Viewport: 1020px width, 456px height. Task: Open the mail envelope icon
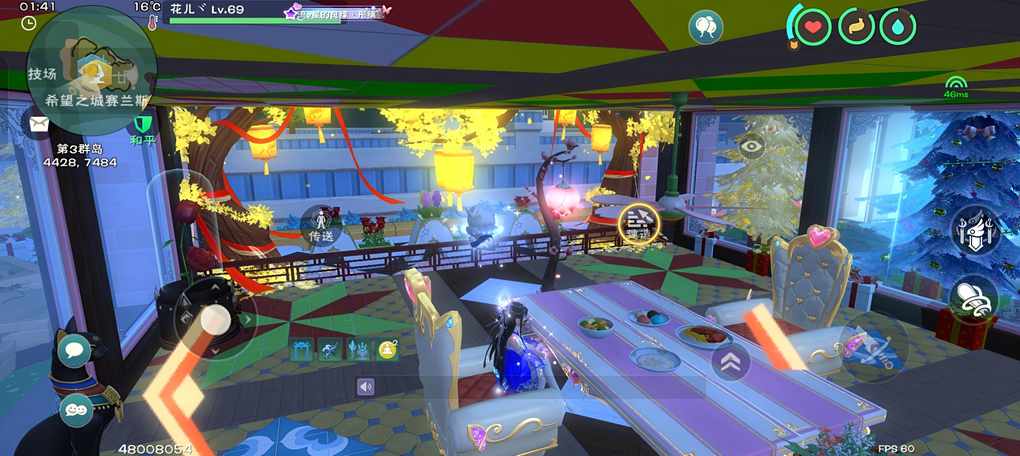(x=39, y=124)
